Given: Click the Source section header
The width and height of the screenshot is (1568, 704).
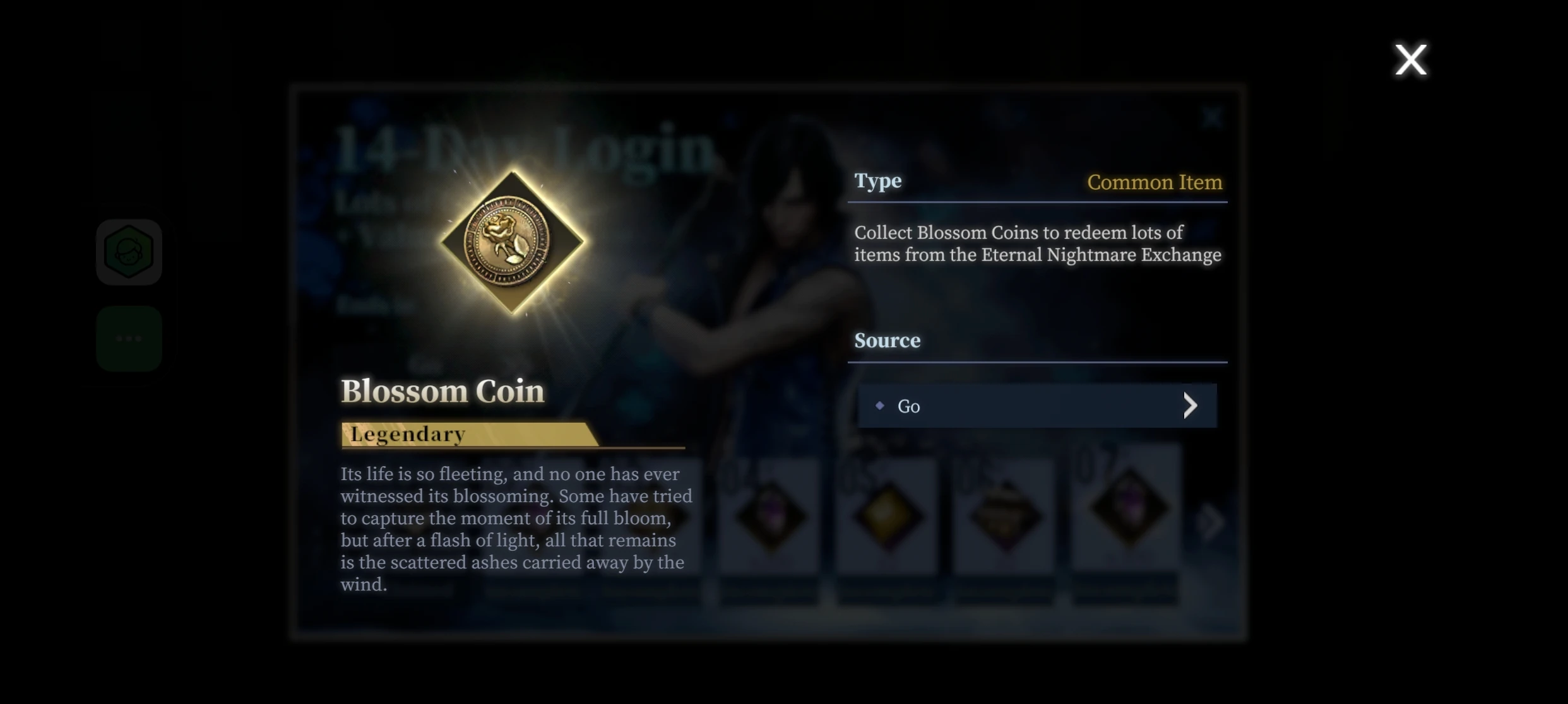Looking at the screenshot, I should pyautogui.click(x=888, y=340).
